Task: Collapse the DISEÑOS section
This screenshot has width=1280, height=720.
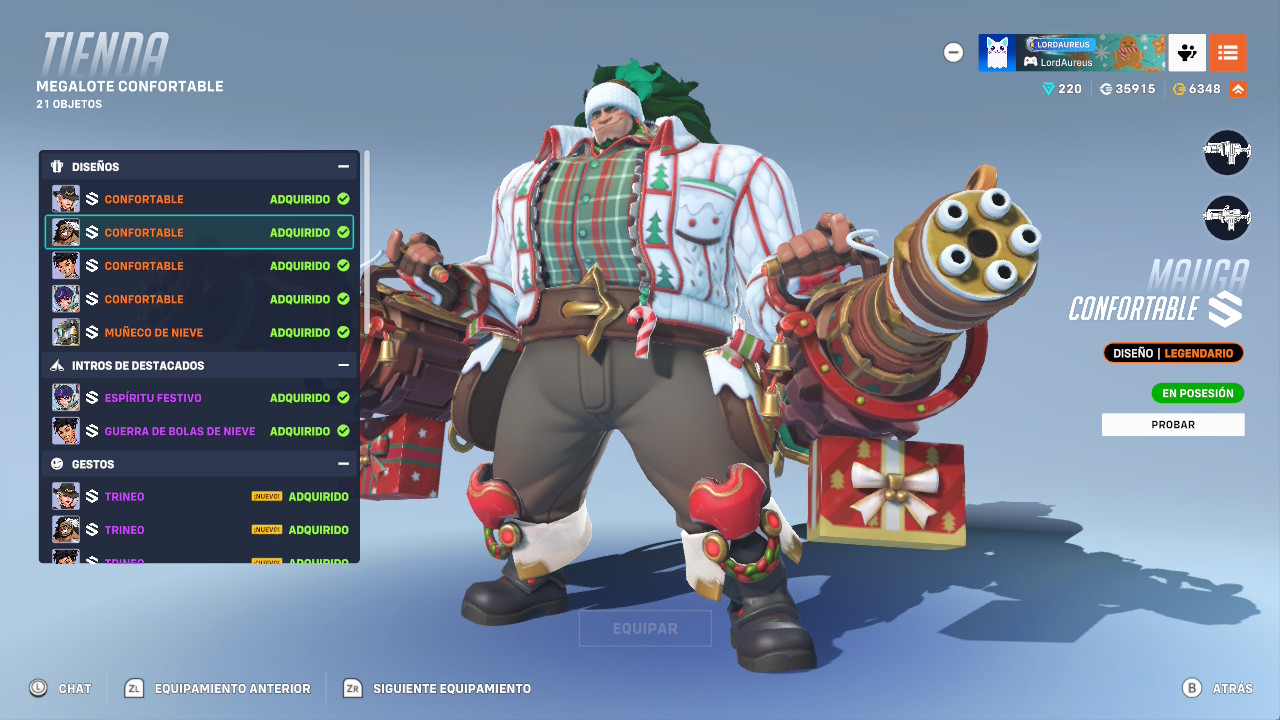Action: (x=344, y=166)
